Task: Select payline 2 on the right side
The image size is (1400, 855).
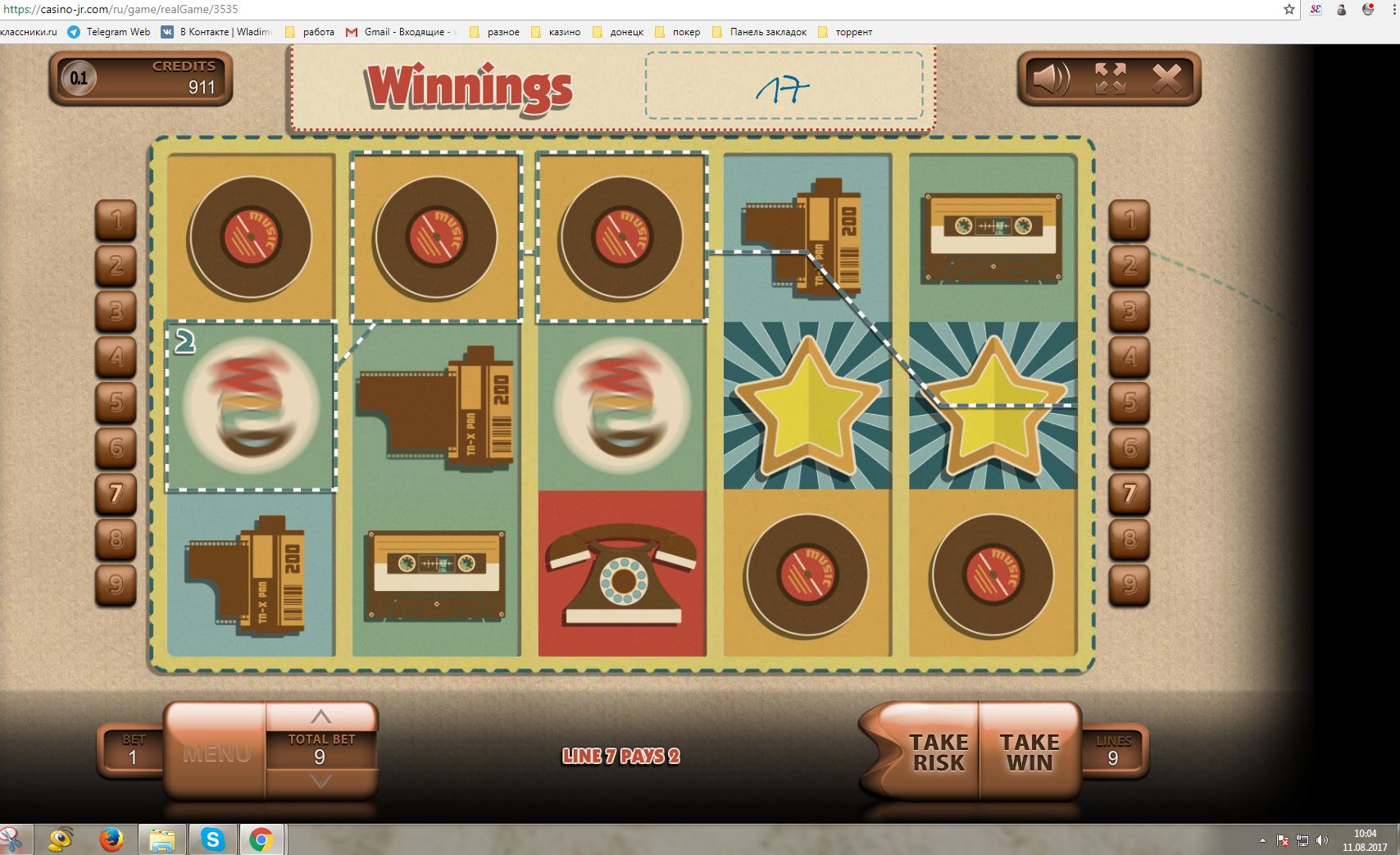Action: (x=1130, y=266)
